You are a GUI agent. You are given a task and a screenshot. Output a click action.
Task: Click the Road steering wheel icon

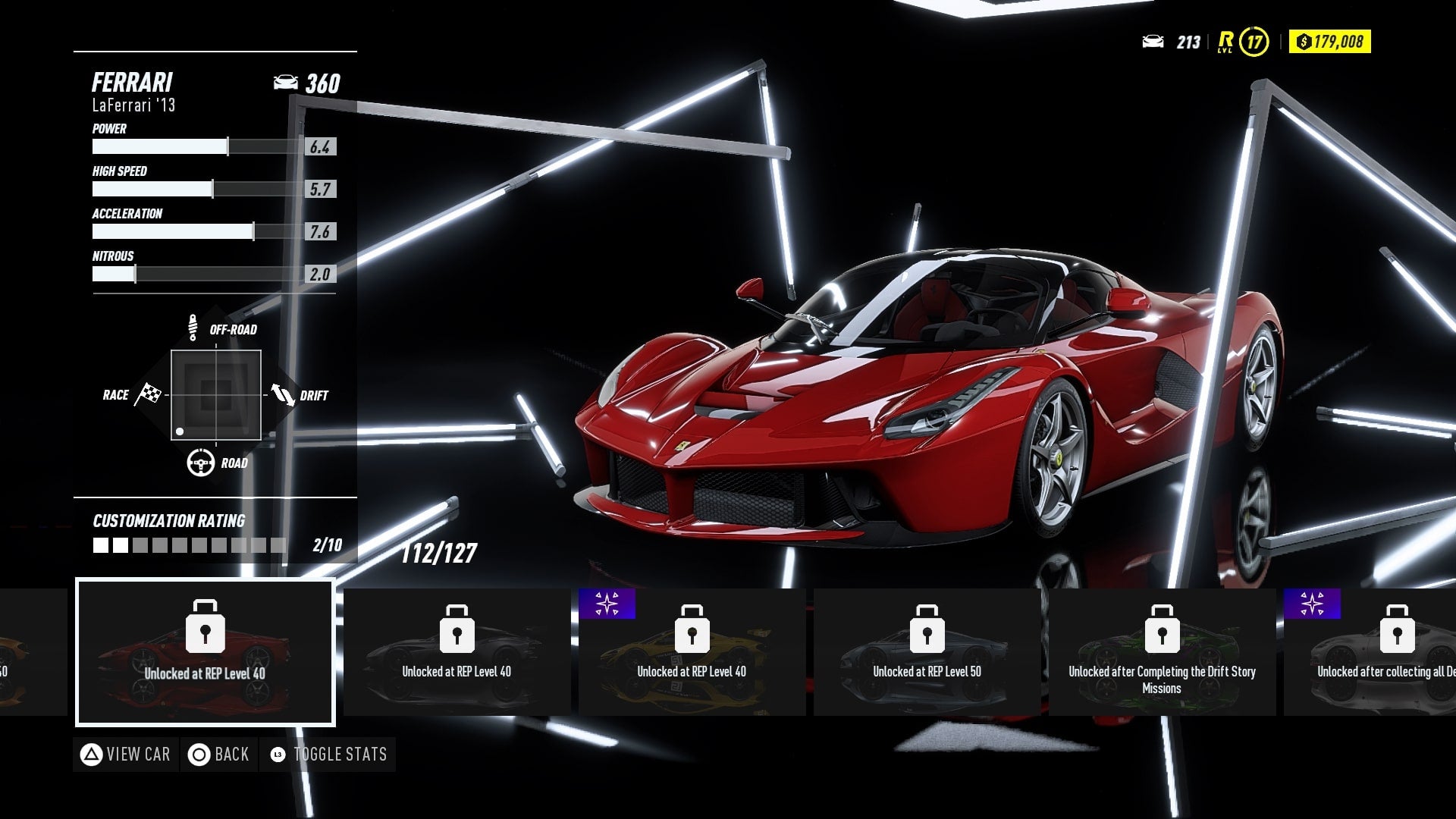pyautogui.click(x=199, y=461)
